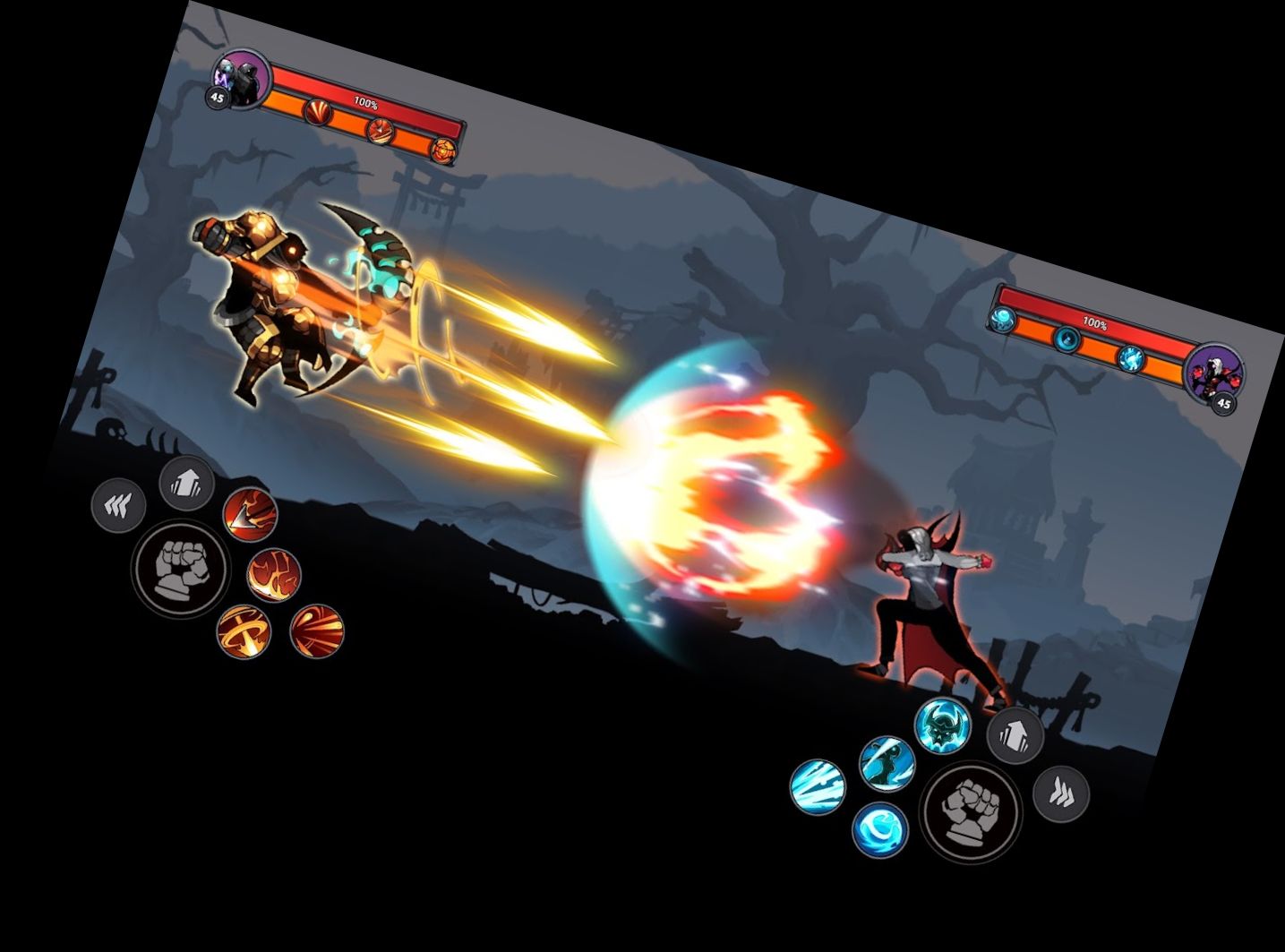The height and width of the screenshot is (952, 1285).
Task: Use the jump arrow button near the fire skills
Action: (186, 484)
